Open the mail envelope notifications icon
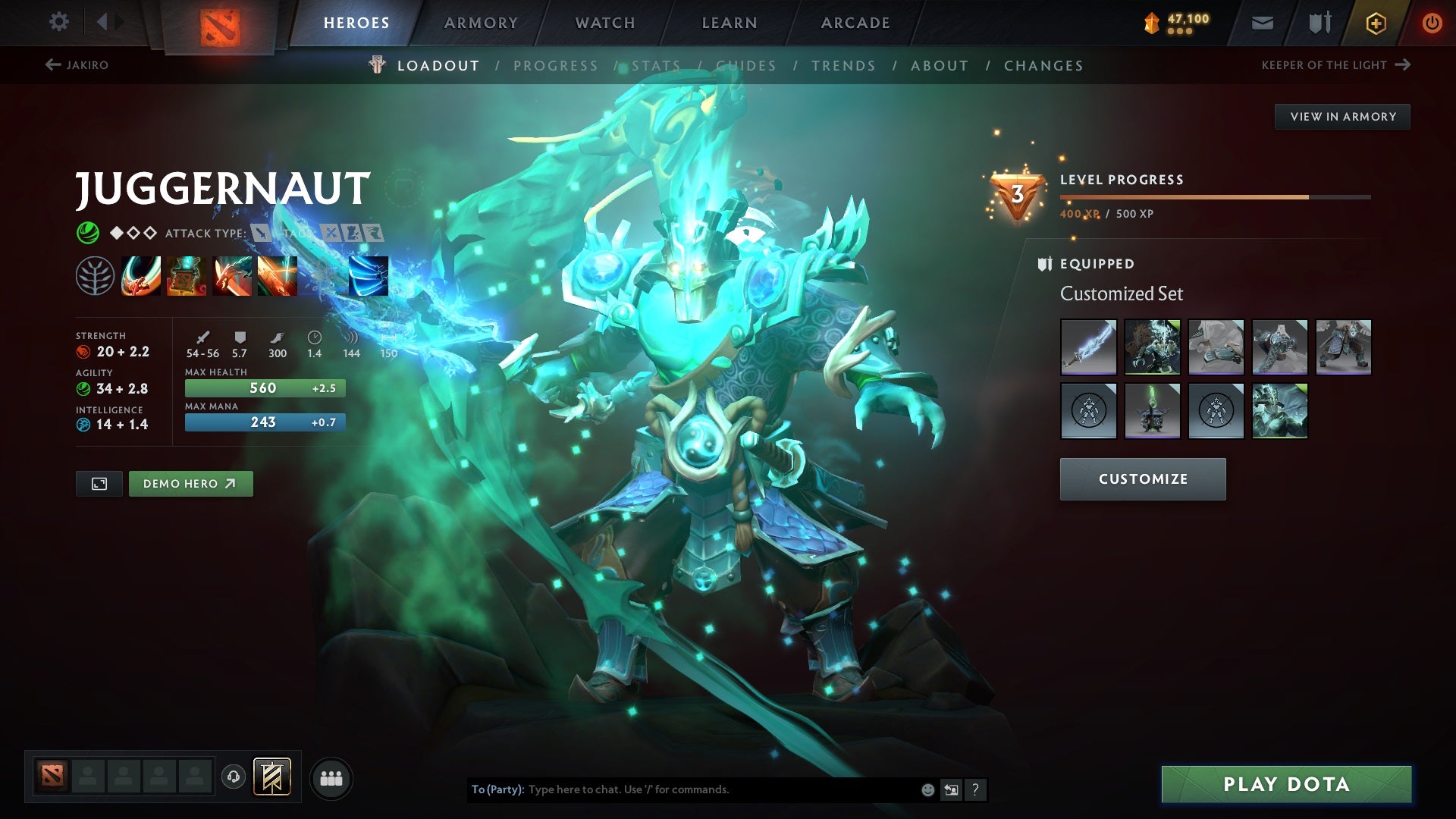The width and height of the screenshot is (1456, 819). pos(1261,22)
